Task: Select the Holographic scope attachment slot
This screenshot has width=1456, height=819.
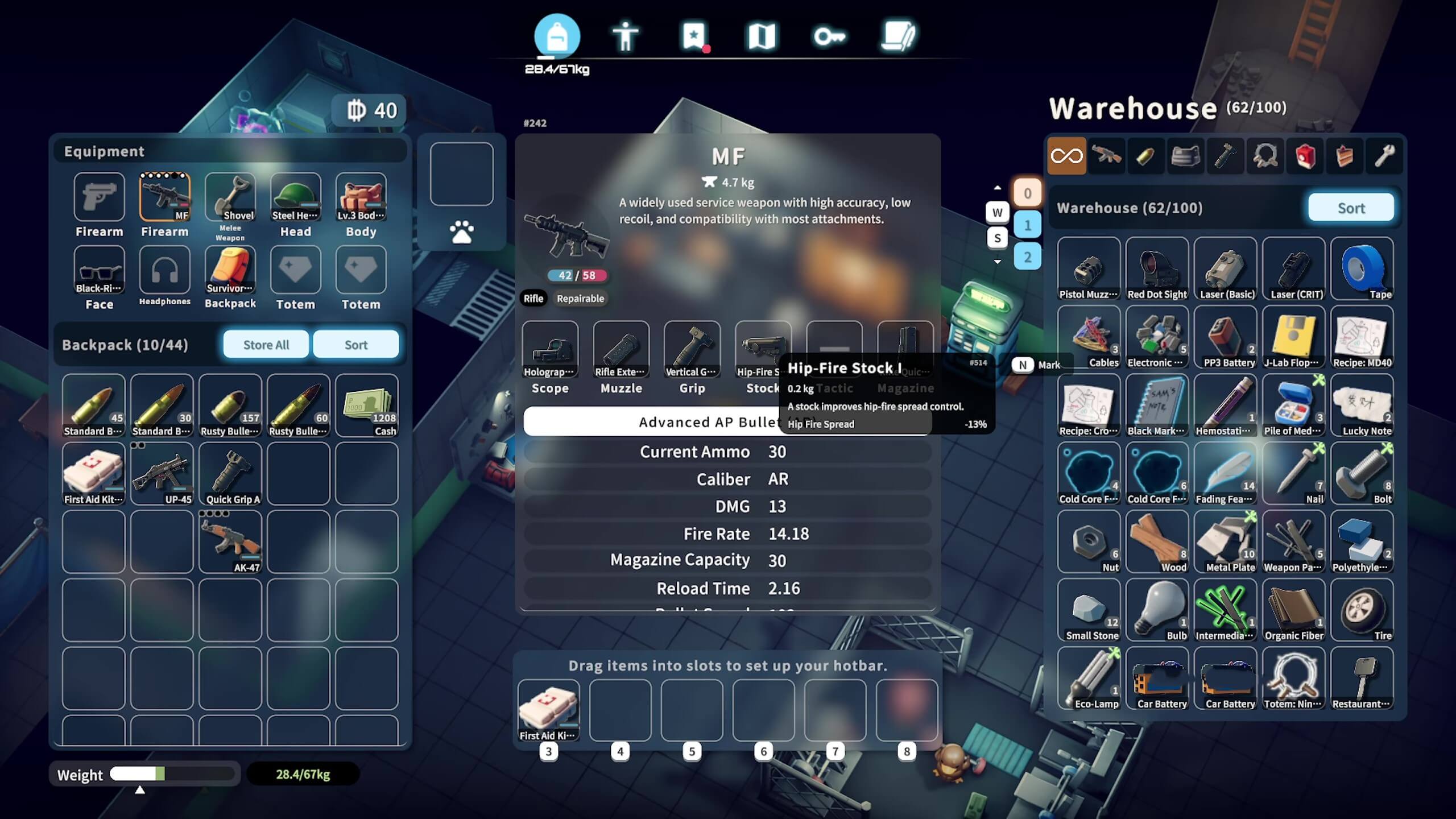Action: pyautogui.click(x=550, y=349)
